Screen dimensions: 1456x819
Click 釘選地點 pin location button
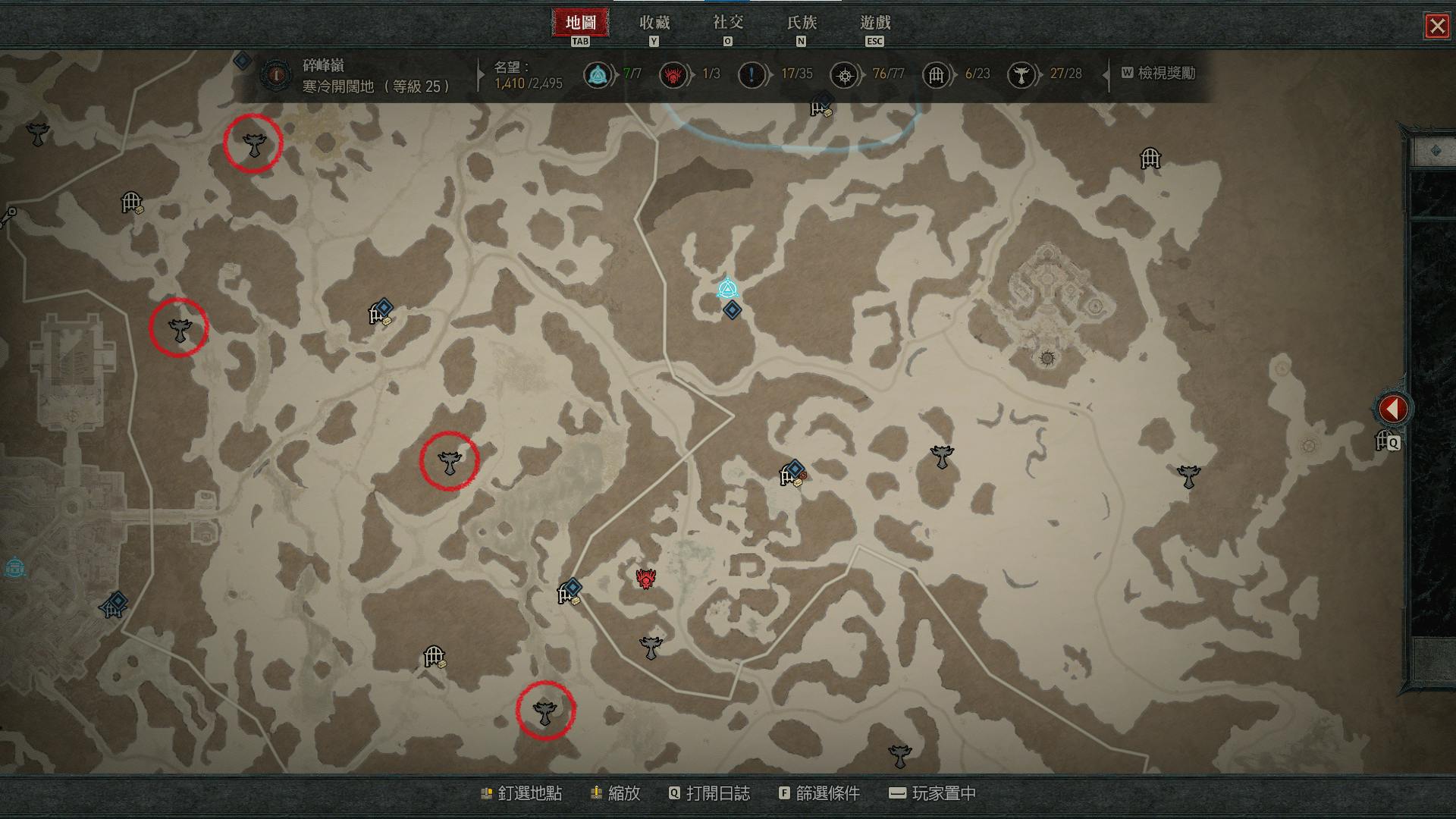(x=522, y=793)
